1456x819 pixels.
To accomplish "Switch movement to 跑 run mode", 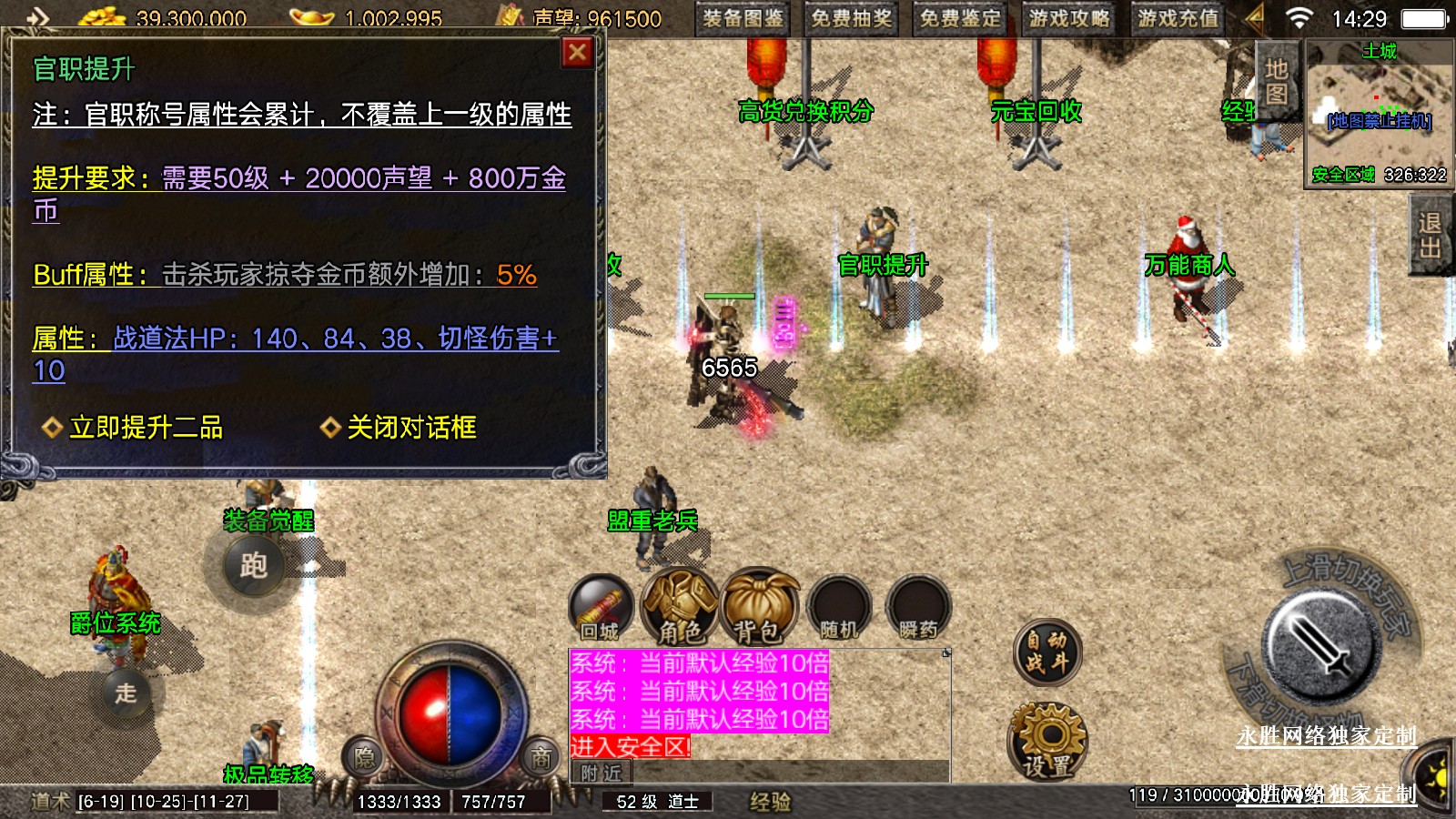I will [253, 566].
